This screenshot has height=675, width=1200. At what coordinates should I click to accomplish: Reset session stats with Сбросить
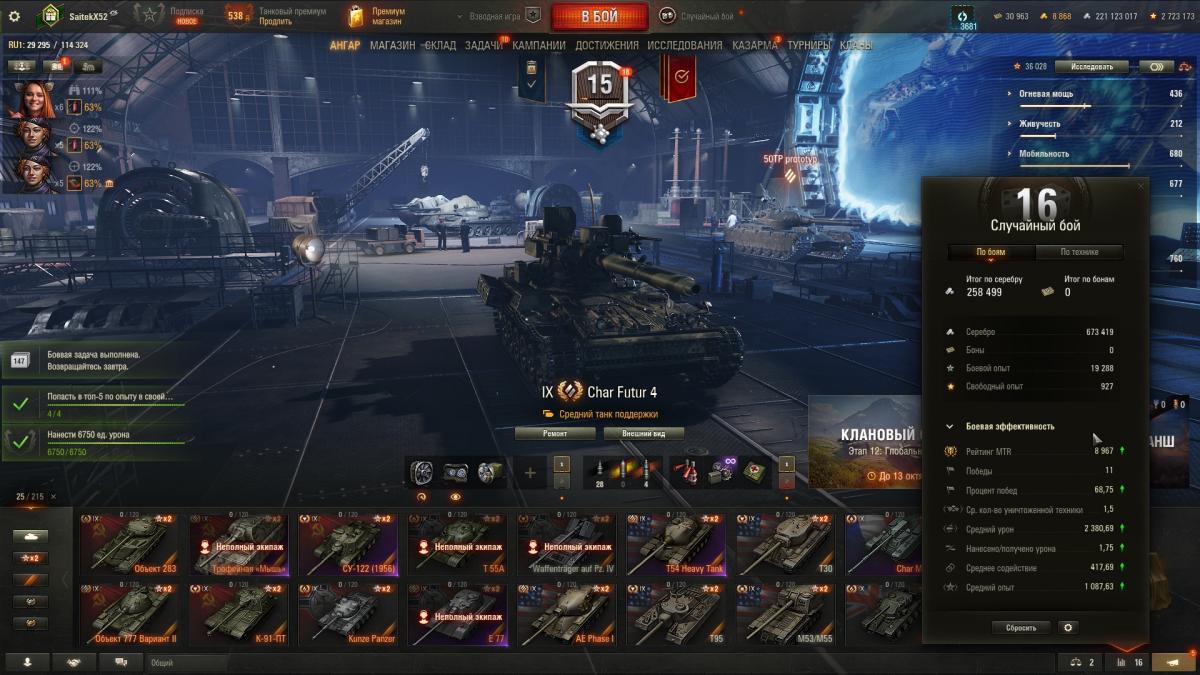(1021, 628)
